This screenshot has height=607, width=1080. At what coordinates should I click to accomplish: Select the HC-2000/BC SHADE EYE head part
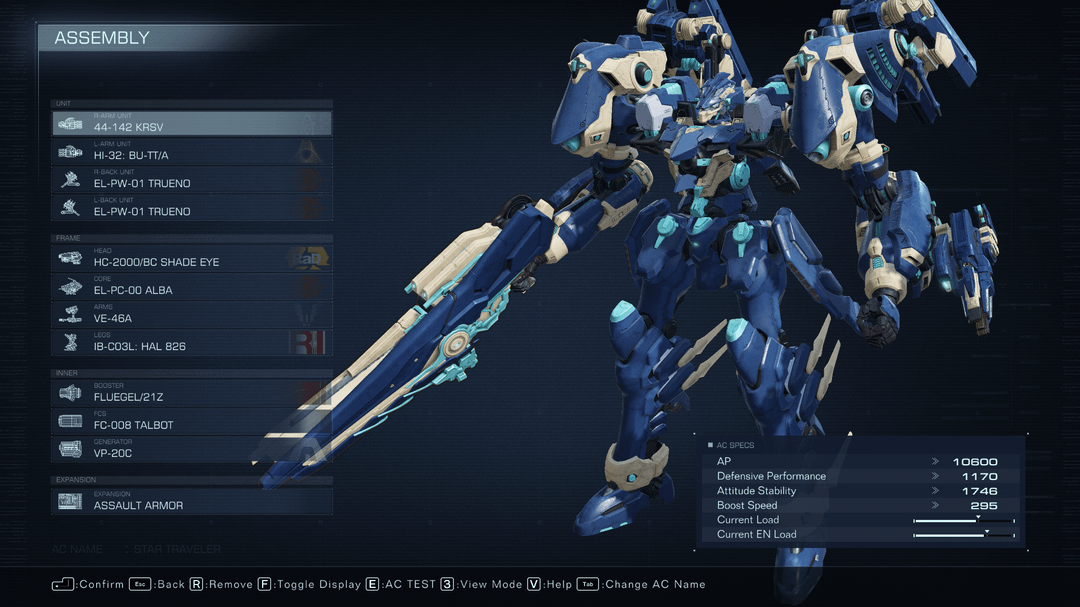[x=191, y=258]
